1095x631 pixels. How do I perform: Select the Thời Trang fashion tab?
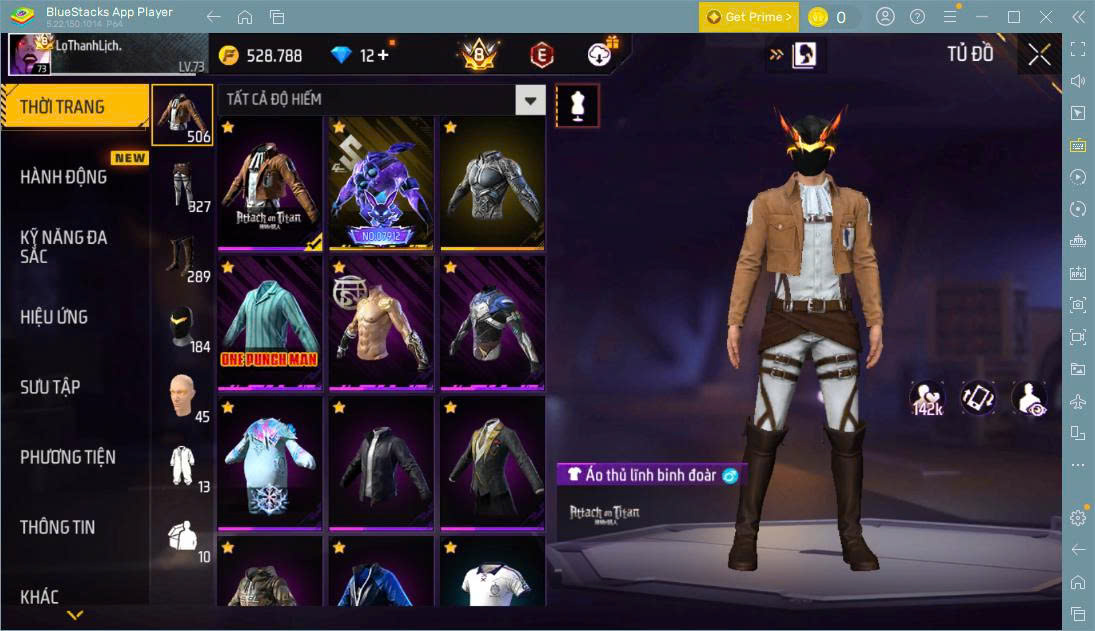62,107
